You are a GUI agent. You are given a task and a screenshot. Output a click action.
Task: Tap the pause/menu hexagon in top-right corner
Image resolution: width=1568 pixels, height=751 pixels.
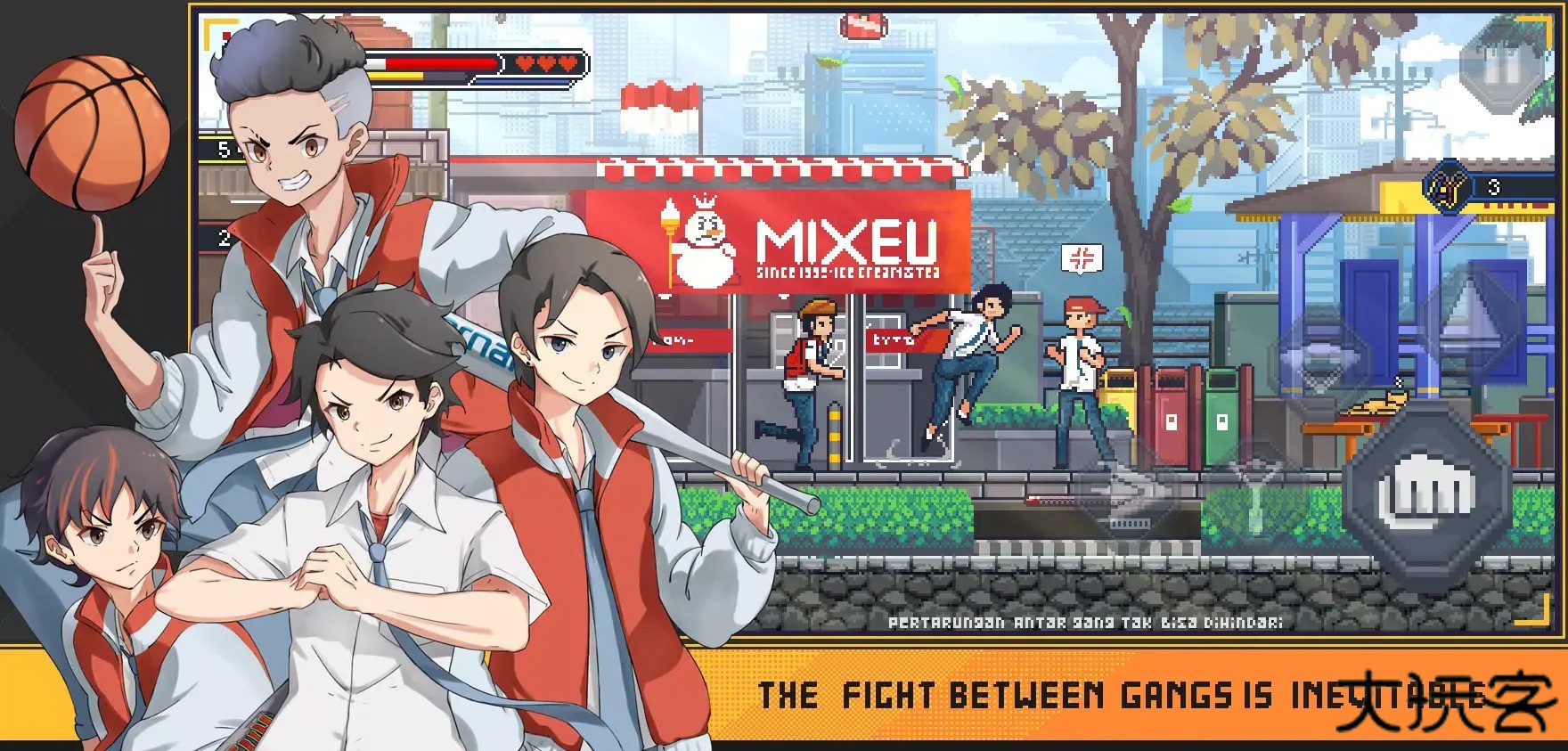pos(1499,69)
